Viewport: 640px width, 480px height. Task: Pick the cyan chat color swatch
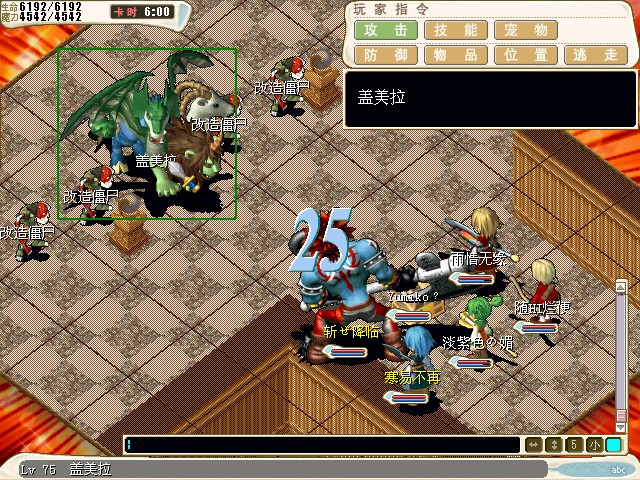[613, 445]
